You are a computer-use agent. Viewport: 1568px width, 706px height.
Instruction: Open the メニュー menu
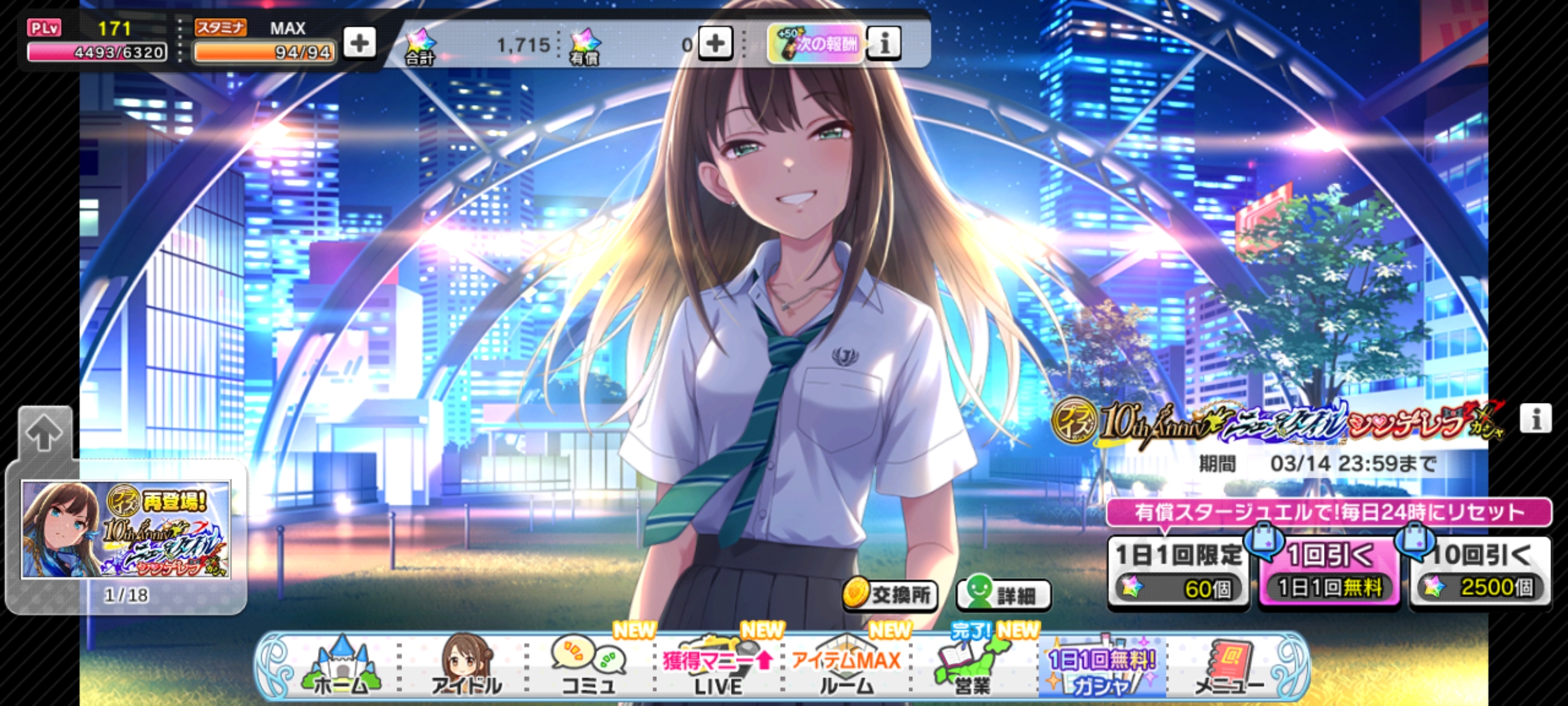[x=1228, y=667]
